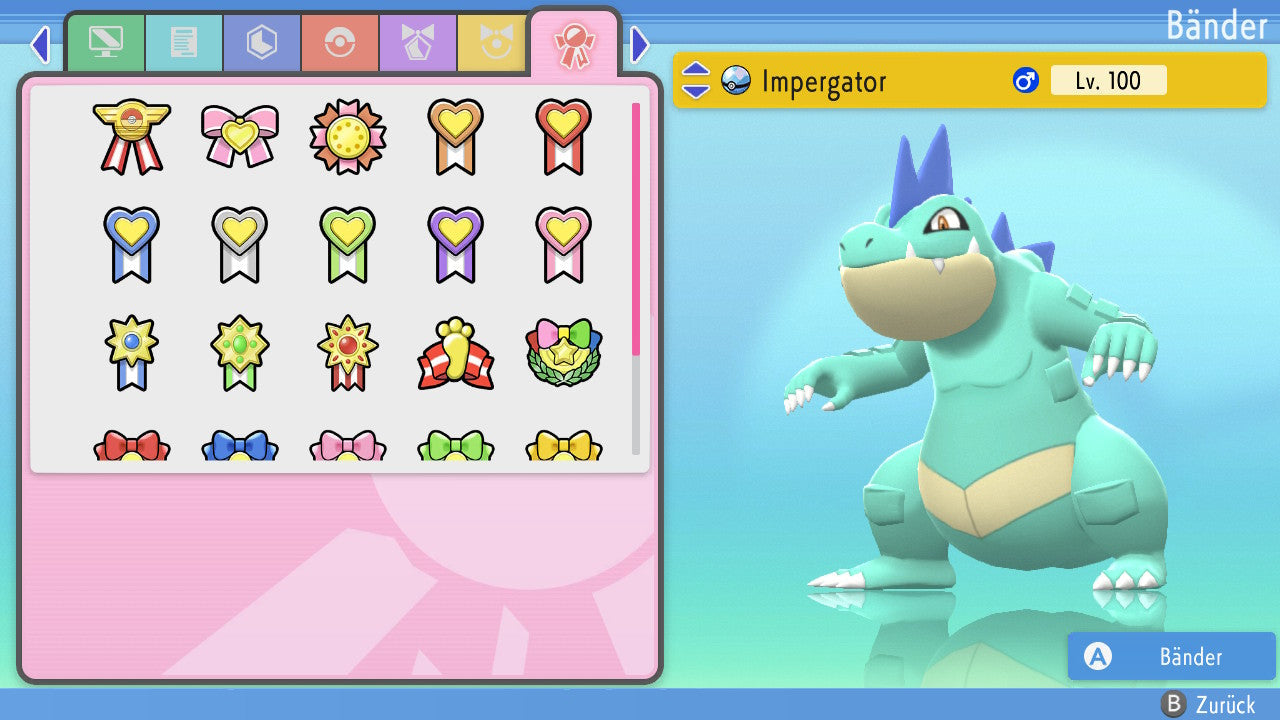This screenshot has height=720, width=1280.
Task: Click the blue Bänder button
Action: (1171, 656)
